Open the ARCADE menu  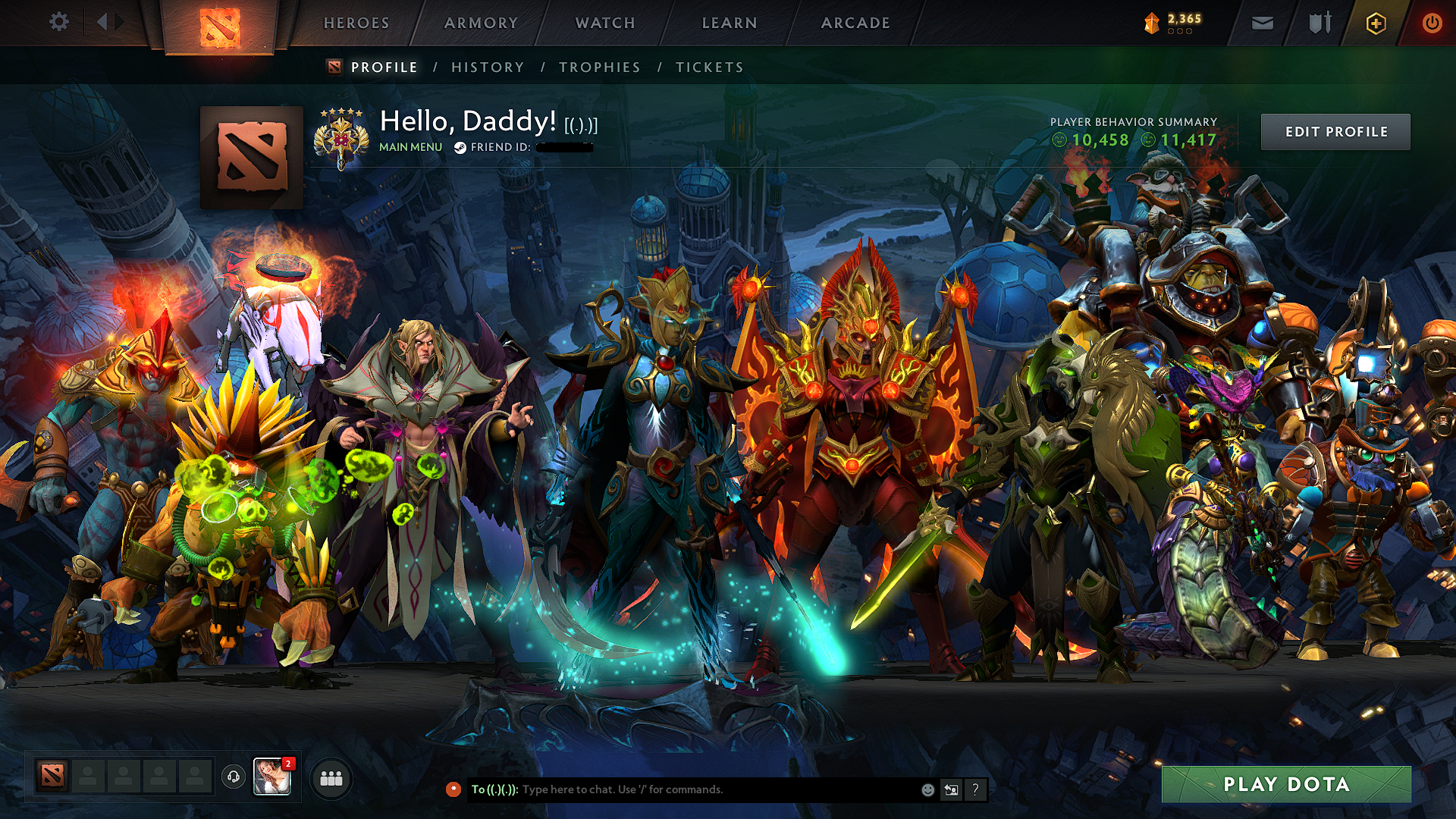pos(855,23)
